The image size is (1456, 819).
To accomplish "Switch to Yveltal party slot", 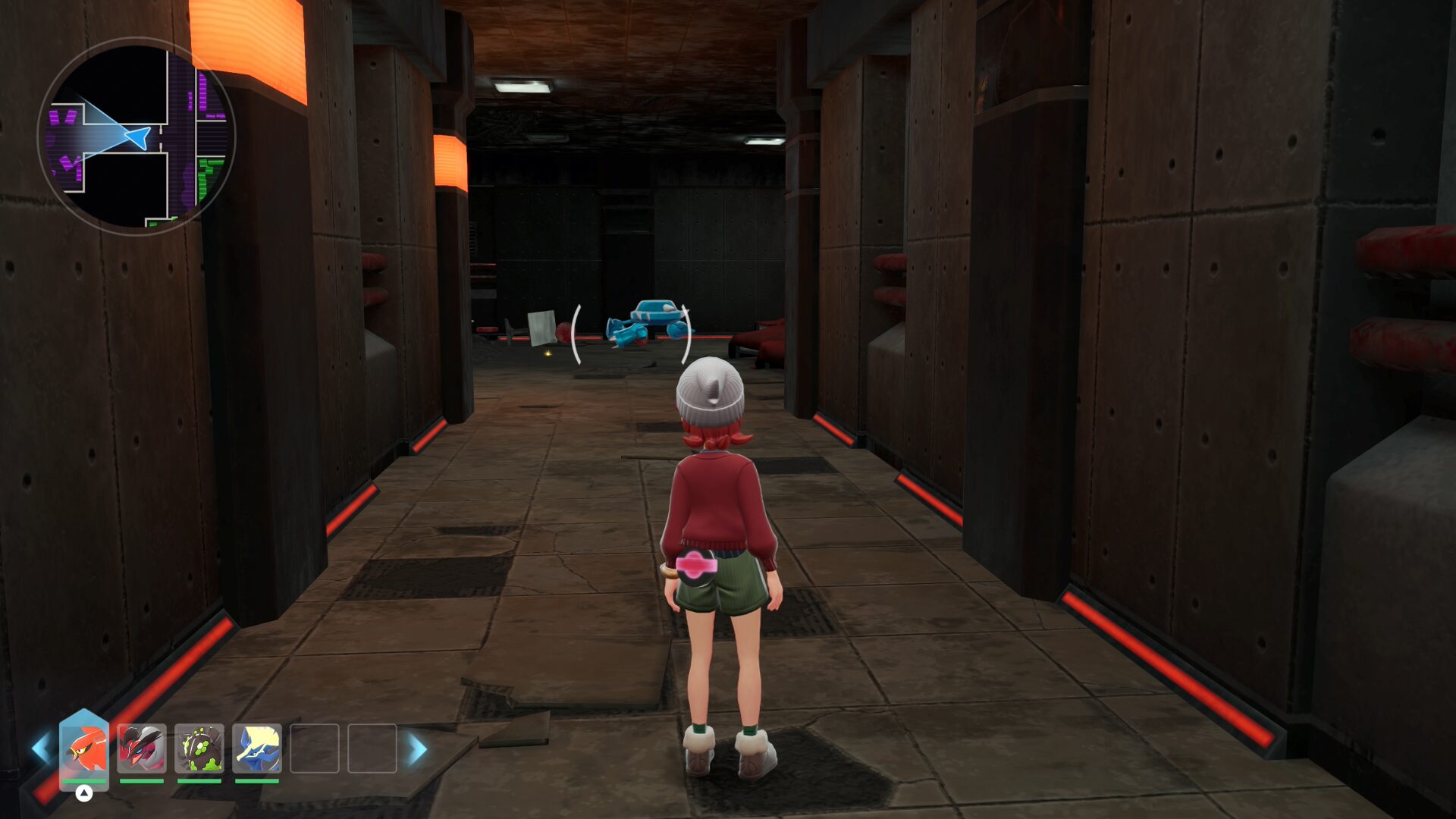I will 142,748.
